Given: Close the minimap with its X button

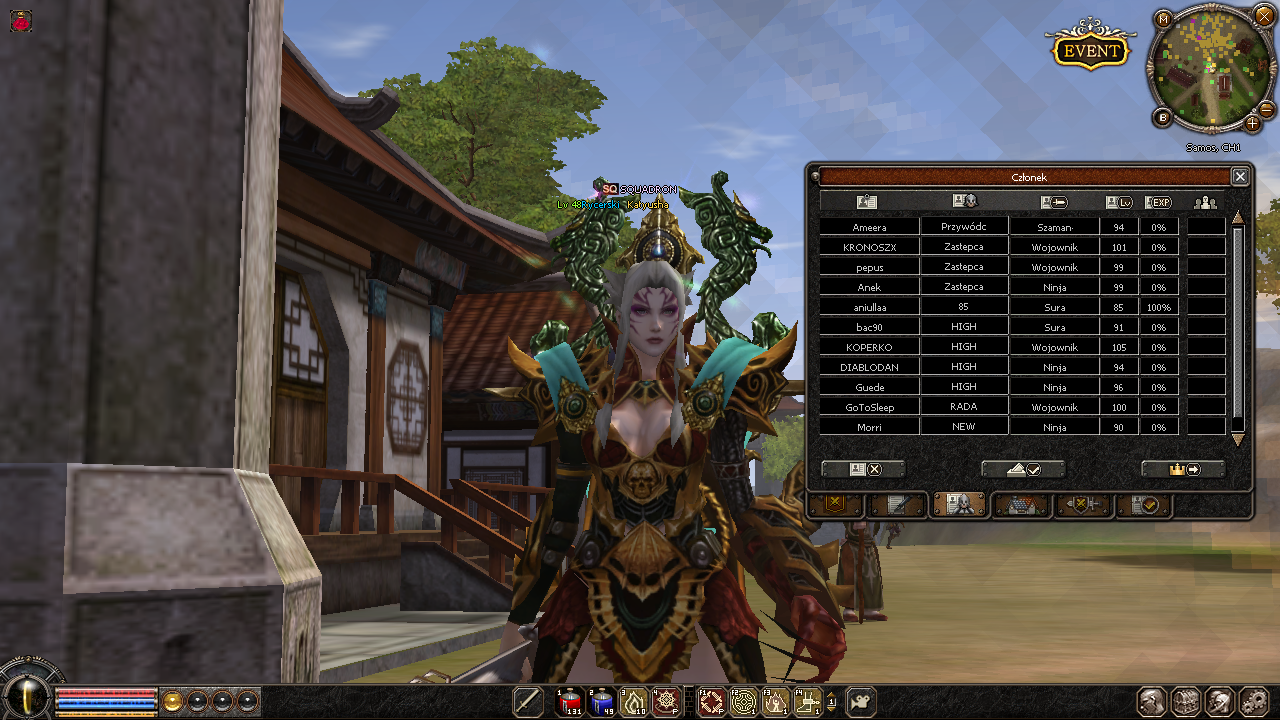Looking at the screenshot, I should click(x=1265, y=18).
